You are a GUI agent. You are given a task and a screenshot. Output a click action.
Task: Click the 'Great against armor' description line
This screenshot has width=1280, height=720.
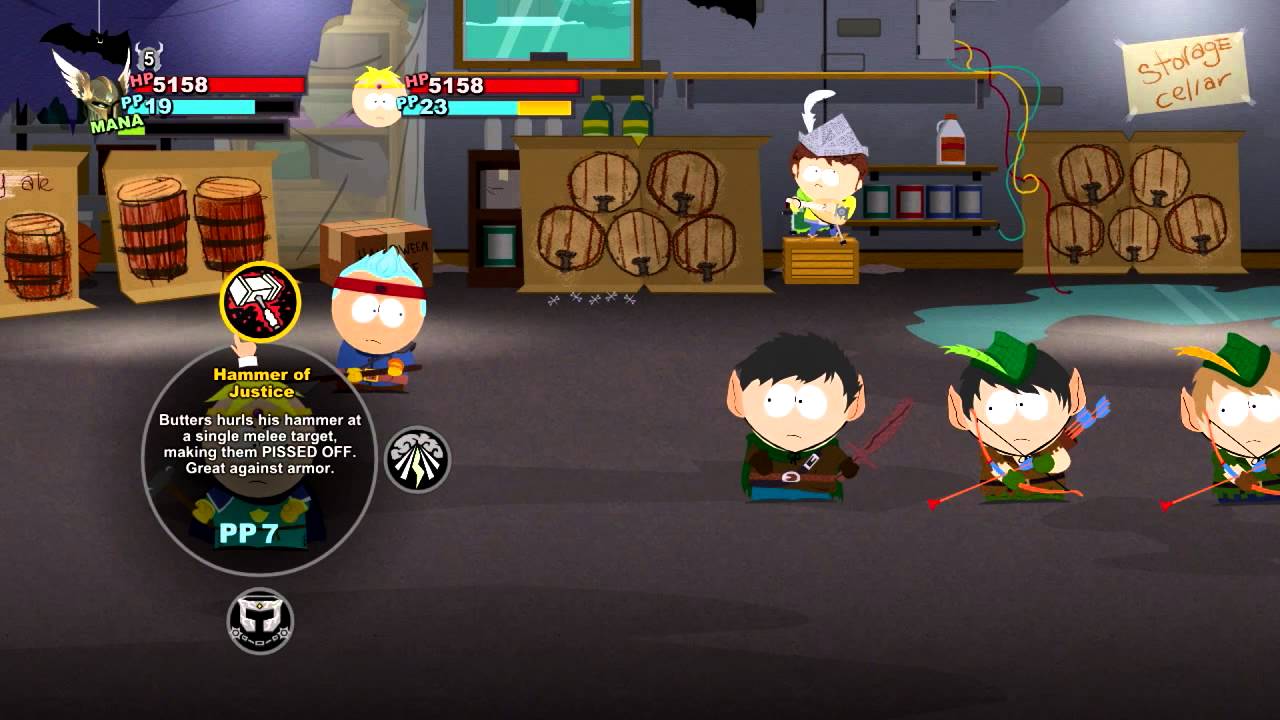click(x=262, y=470)
